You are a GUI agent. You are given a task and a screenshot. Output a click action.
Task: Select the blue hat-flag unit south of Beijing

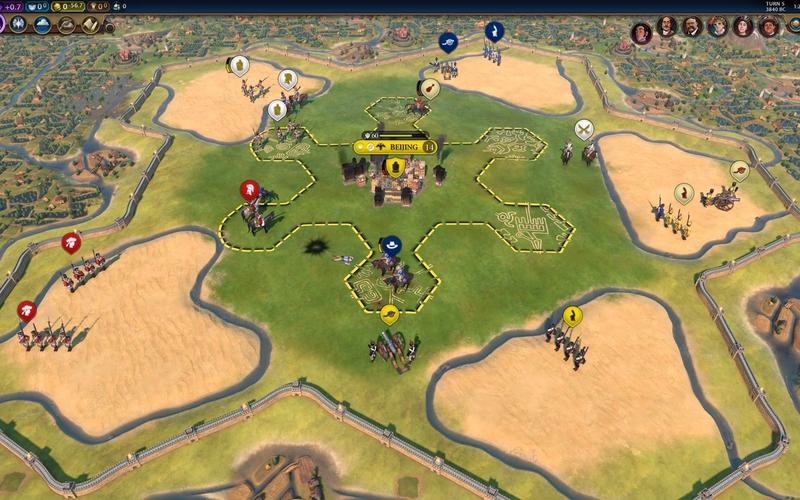point(392,243)
